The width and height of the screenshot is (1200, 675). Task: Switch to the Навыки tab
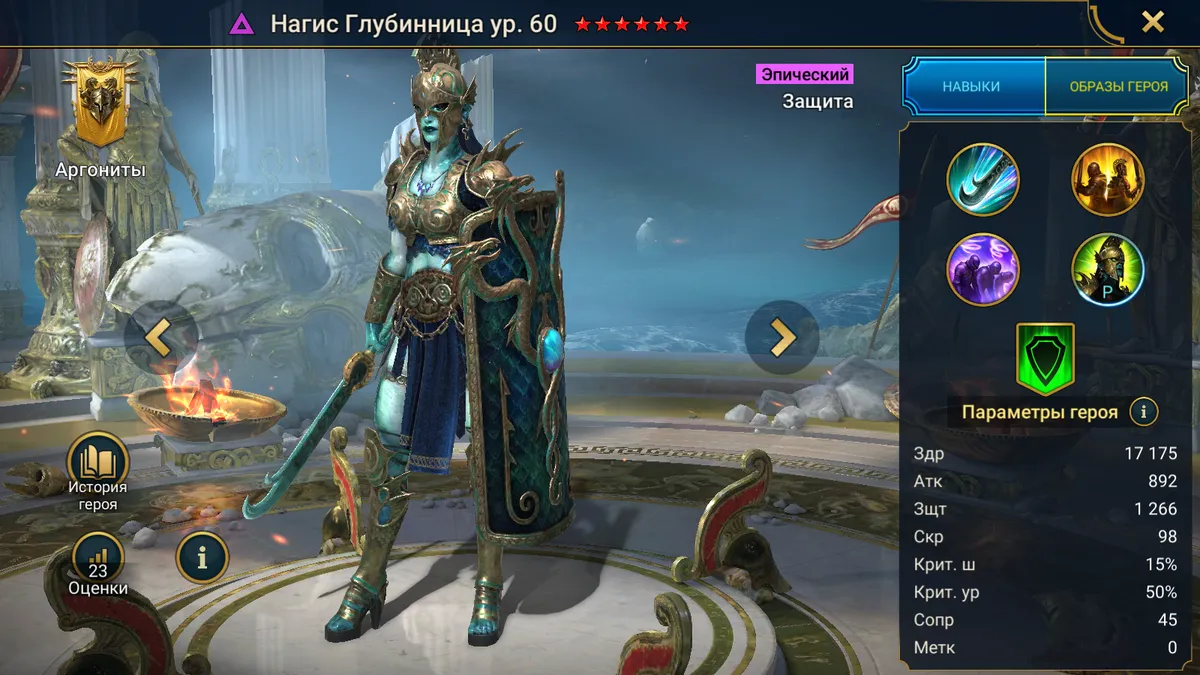(971, 87)
